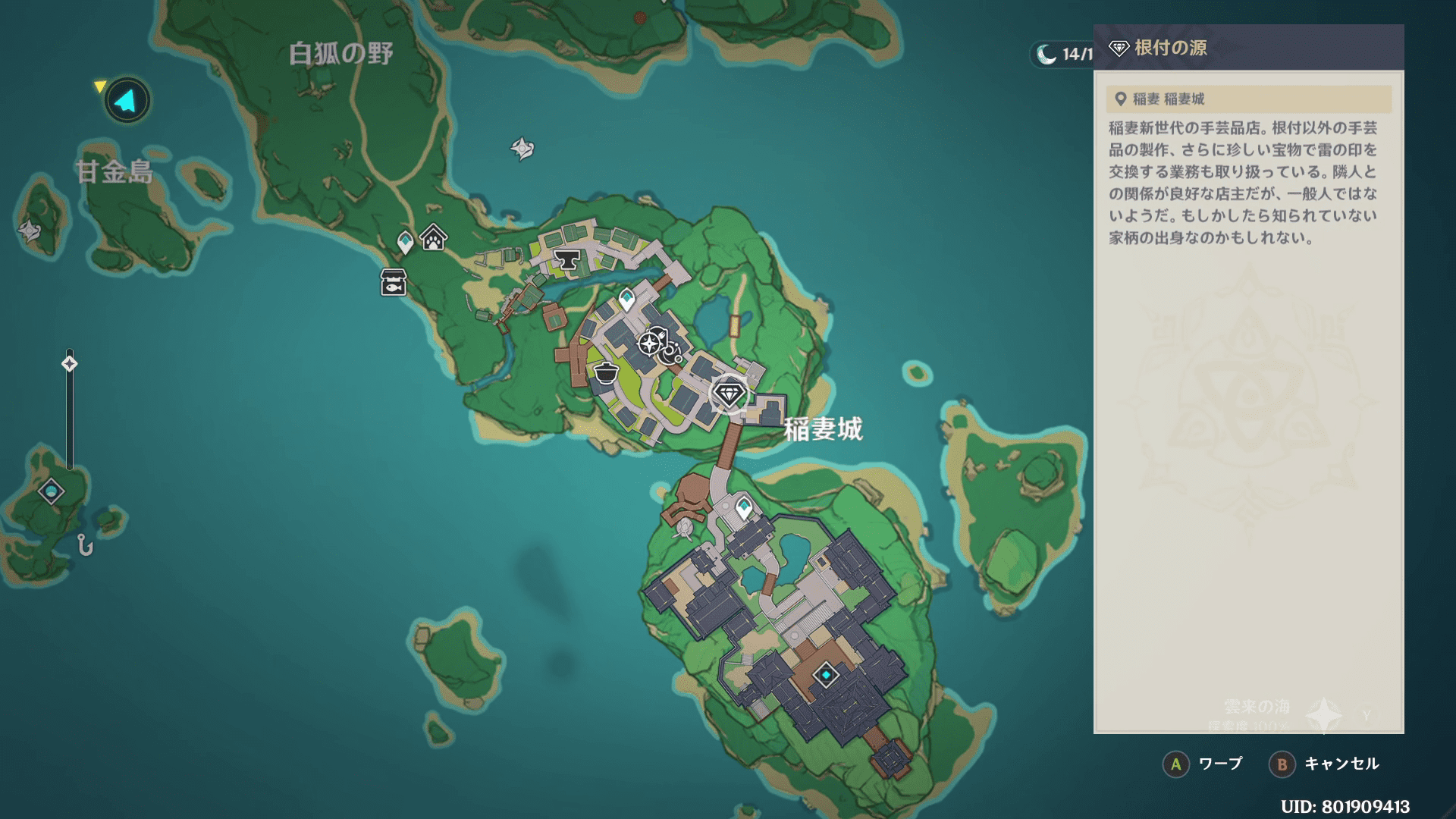This screenshot has height=819, width=1456.
Task: Adjust the map zoom slider handle
Action: point(69,364)
